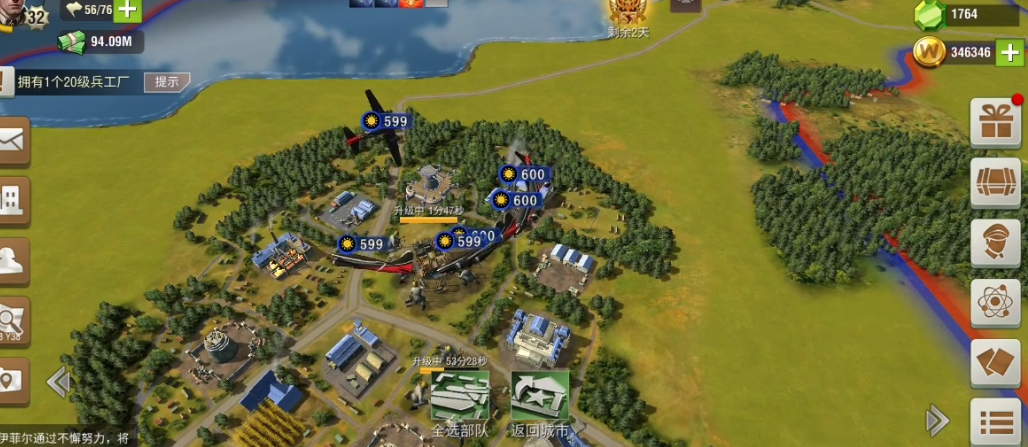Open the barrel supplies icon
This screenshot has width=1028, height=447.
(x=995, y=183)
